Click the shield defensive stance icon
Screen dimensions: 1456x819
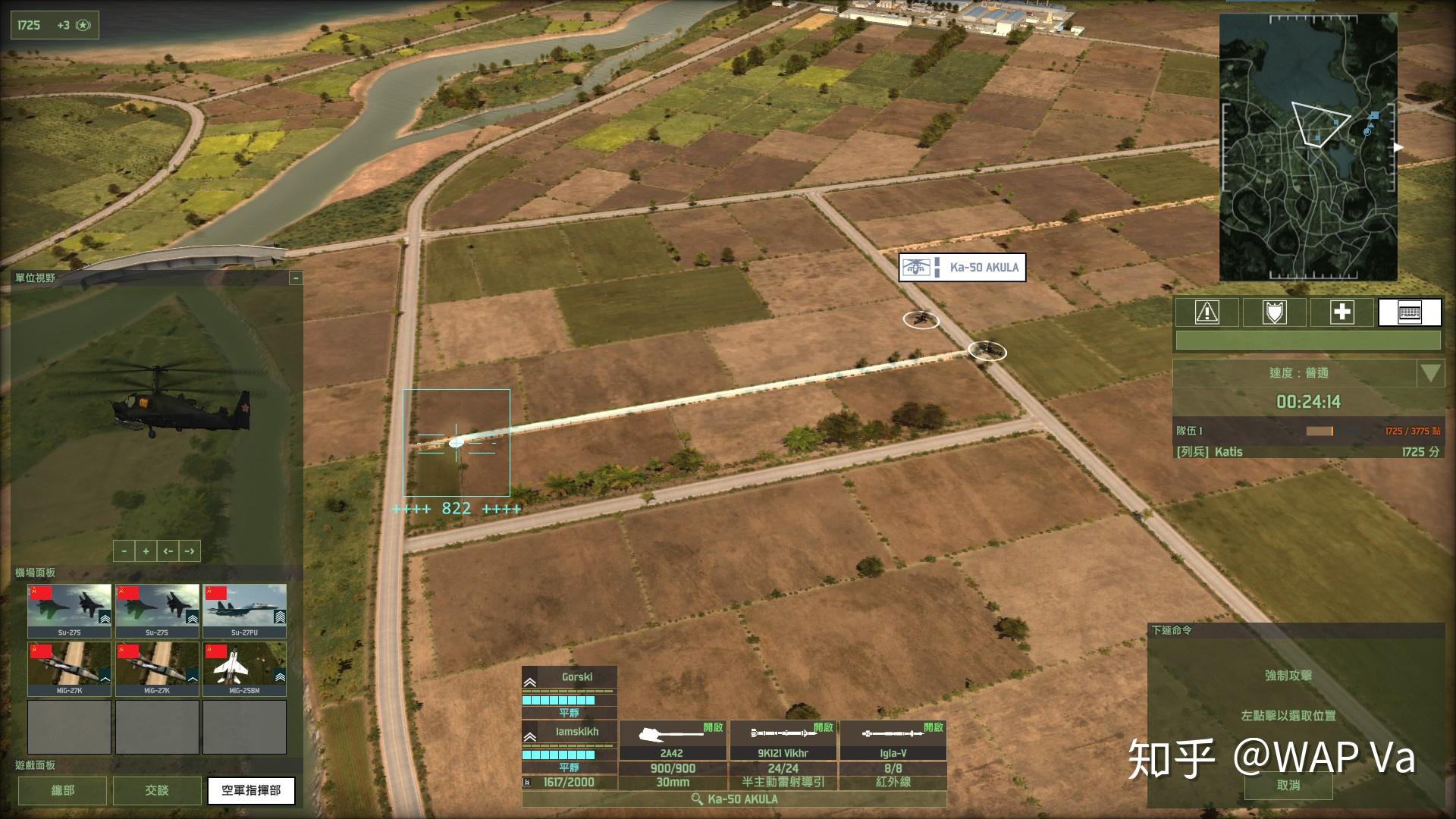coord(1274,312)
